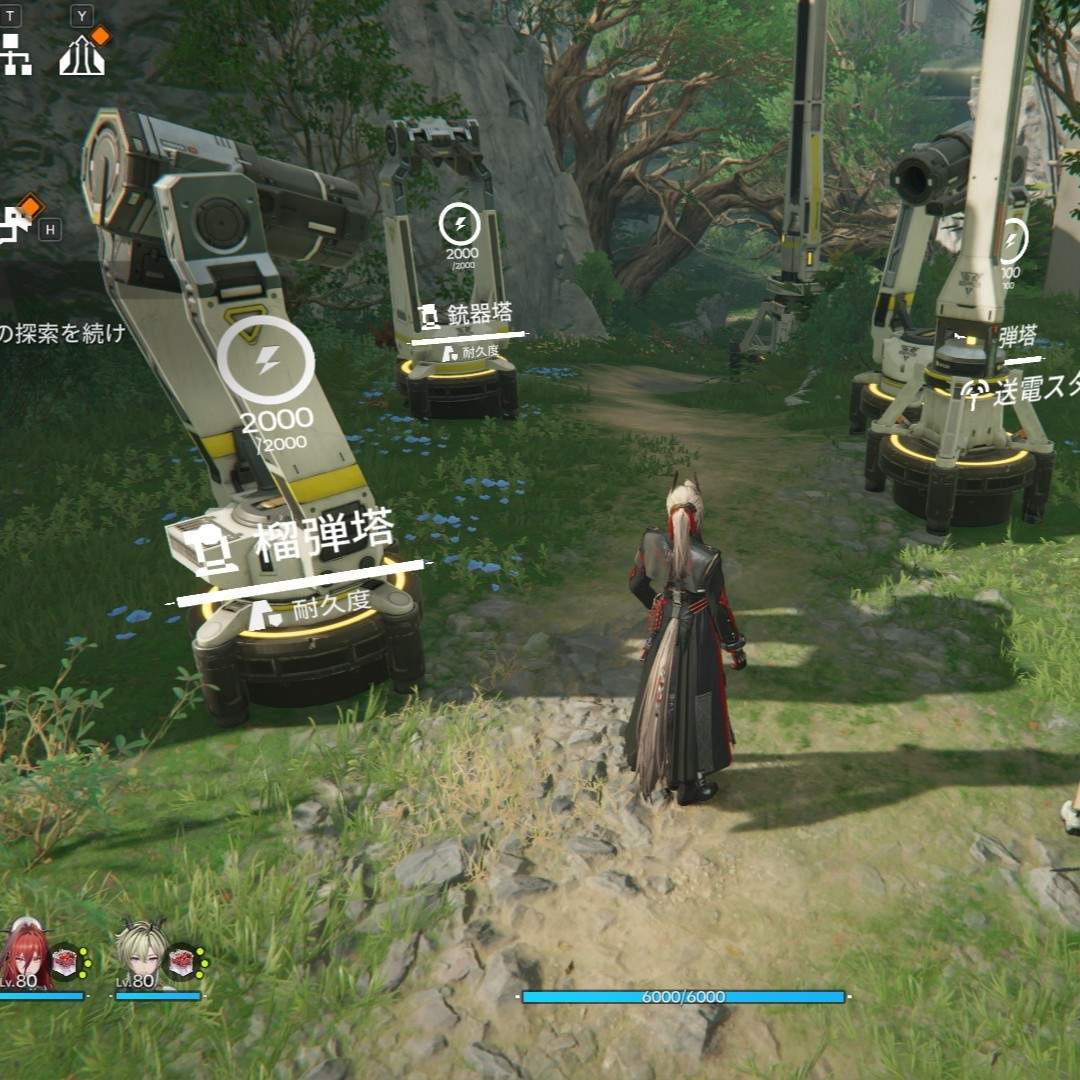This screenshot has width=1080, height=1080.
Task: Open the triple-tower icon with orange marker
Action: tap(82, 55)
